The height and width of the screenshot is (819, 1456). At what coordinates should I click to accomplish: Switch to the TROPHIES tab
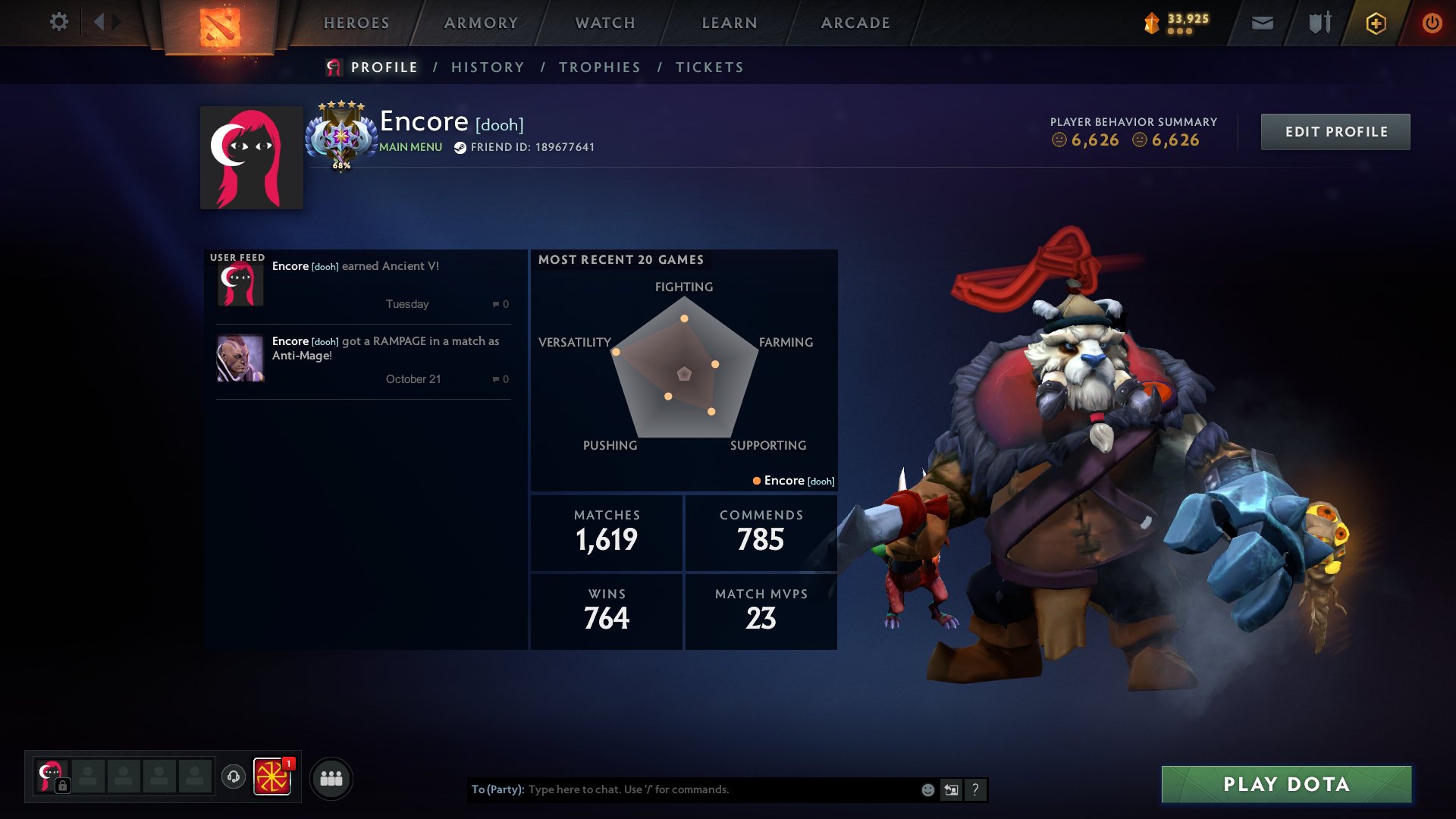[x=599, y=67]
